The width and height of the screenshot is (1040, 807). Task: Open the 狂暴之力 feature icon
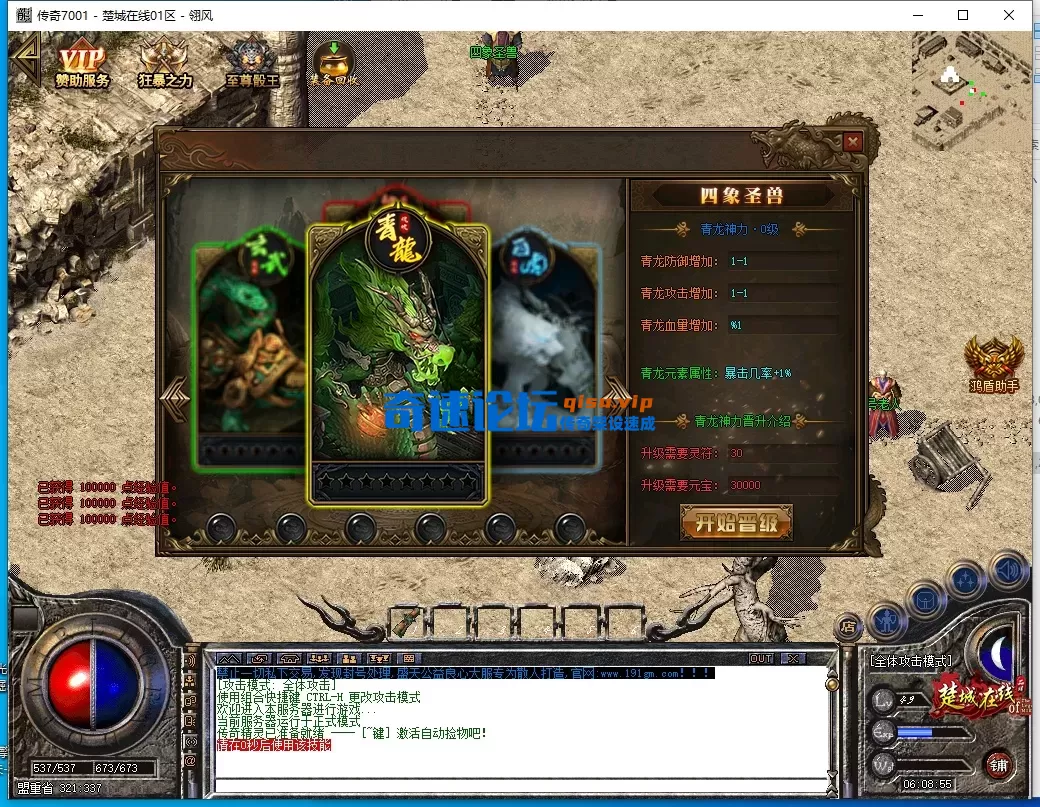165,63
